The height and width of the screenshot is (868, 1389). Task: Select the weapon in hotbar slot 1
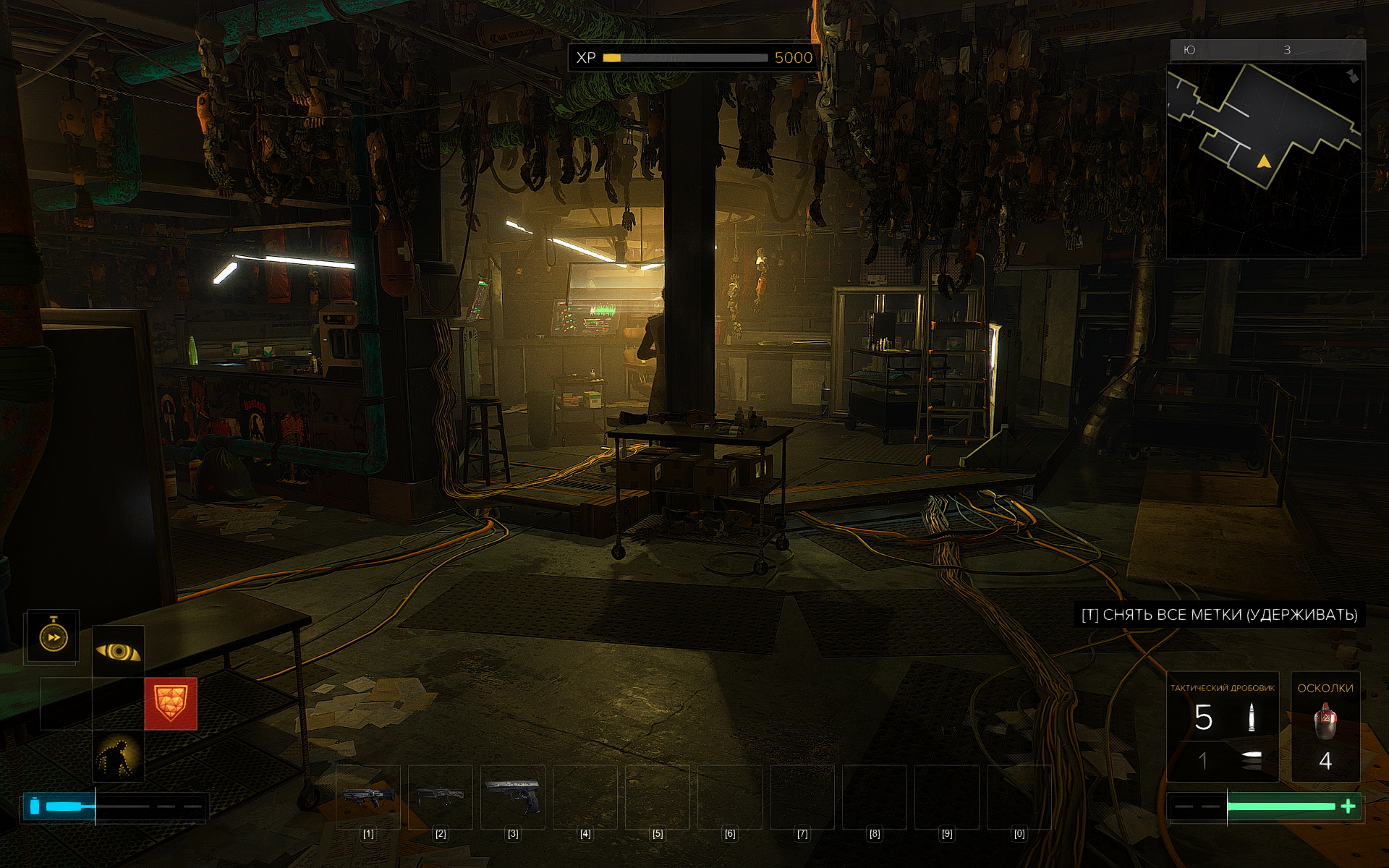click(368, 796)
